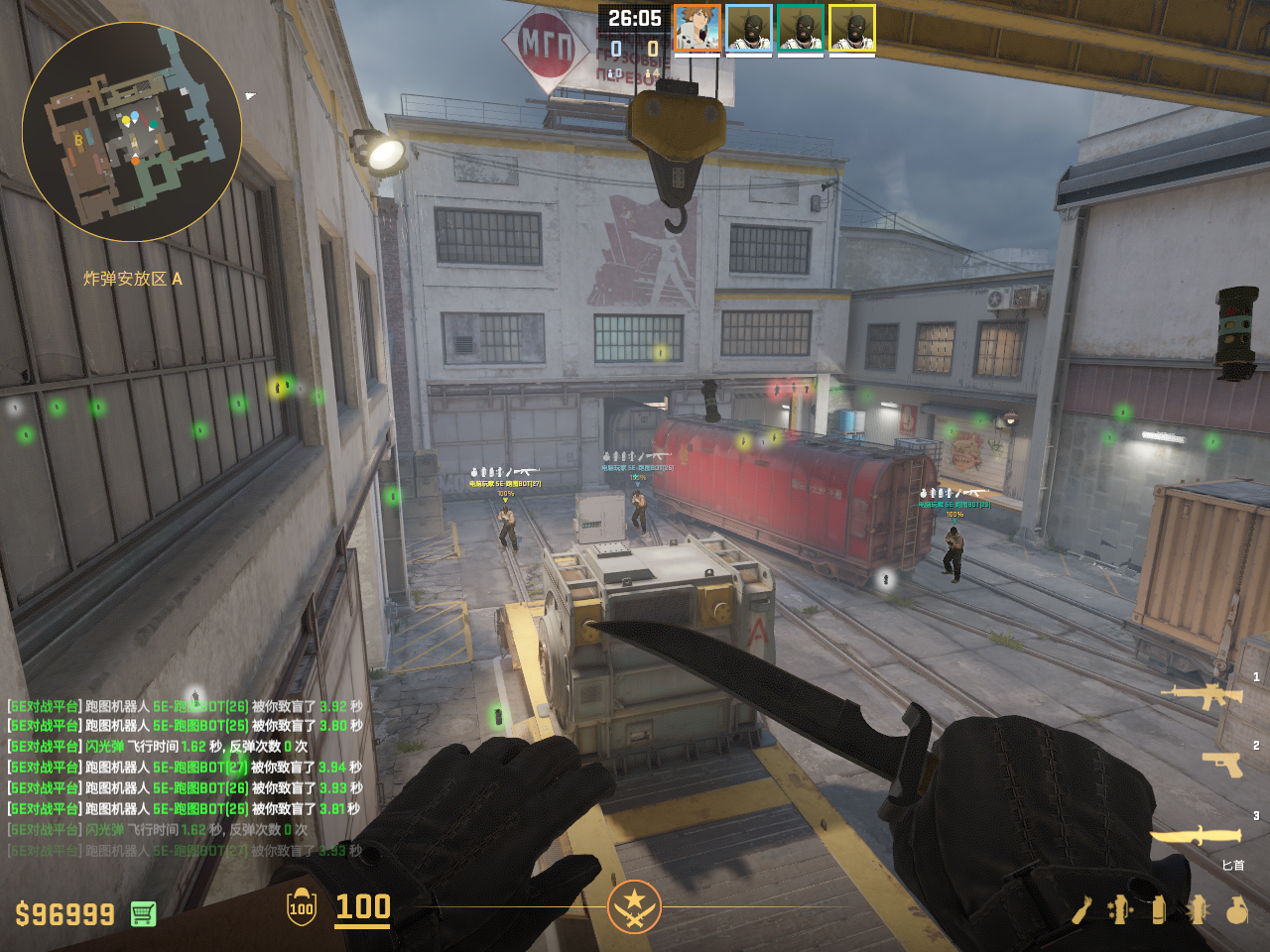The image size is (1270, 952).
Task: Select the knife weapon icon
Action: [x=1196, y=837]
